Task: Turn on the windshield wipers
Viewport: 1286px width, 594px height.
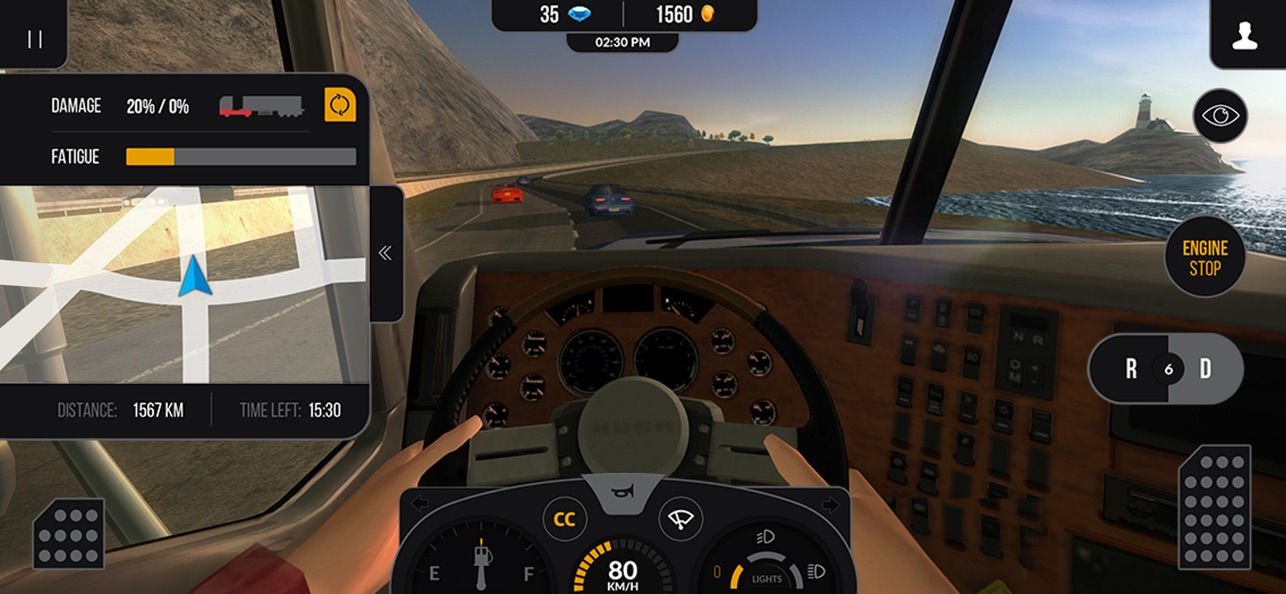Action: [x=681, y=519]
